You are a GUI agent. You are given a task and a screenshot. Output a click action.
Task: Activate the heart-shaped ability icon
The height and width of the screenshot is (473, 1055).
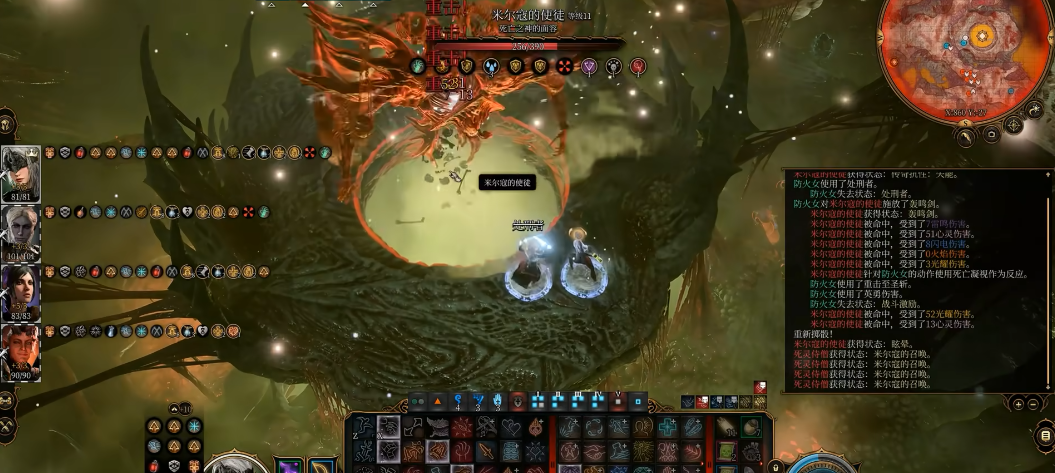(512, 428)
